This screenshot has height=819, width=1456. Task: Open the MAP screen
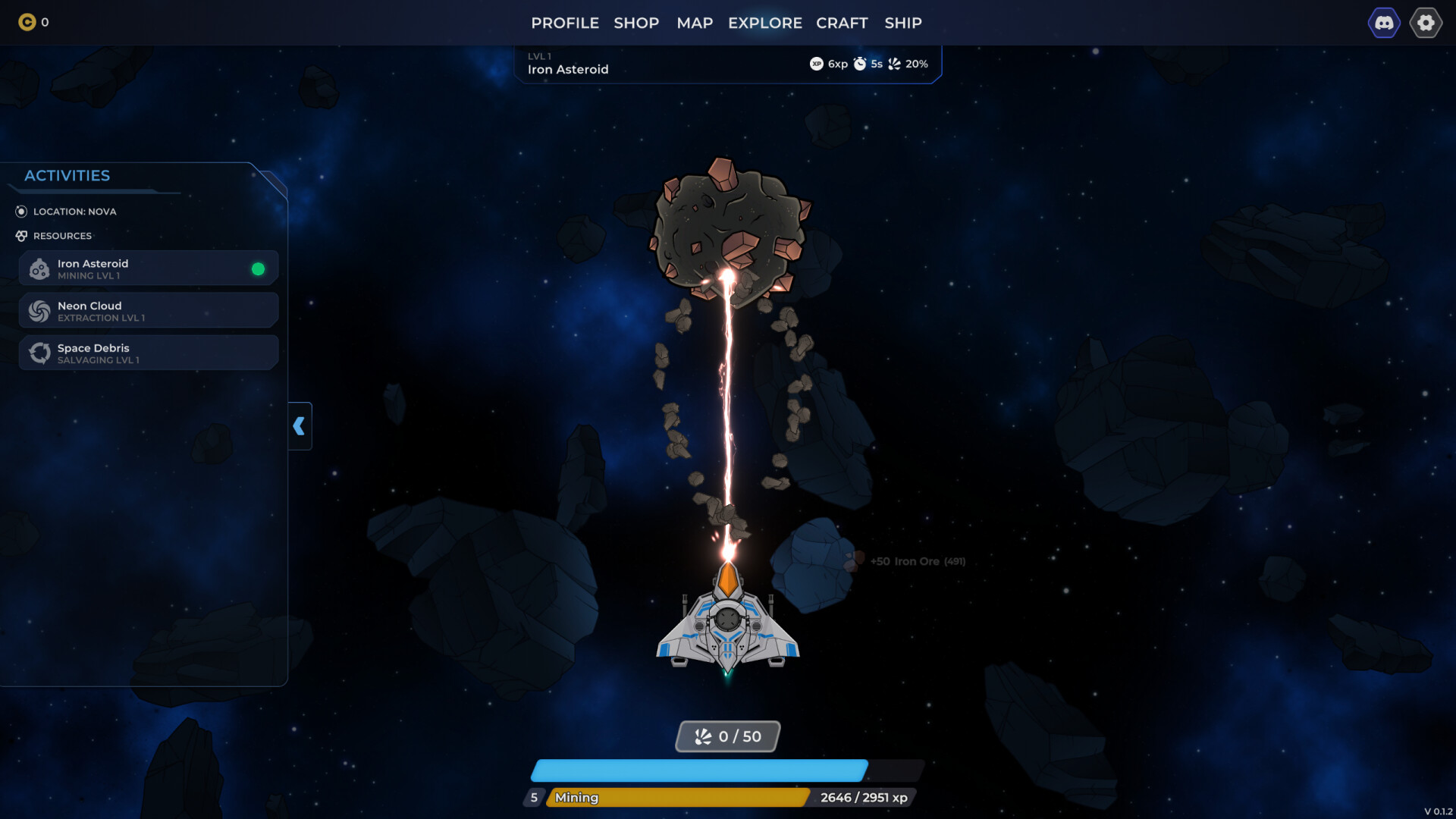(x=694, y=23)
